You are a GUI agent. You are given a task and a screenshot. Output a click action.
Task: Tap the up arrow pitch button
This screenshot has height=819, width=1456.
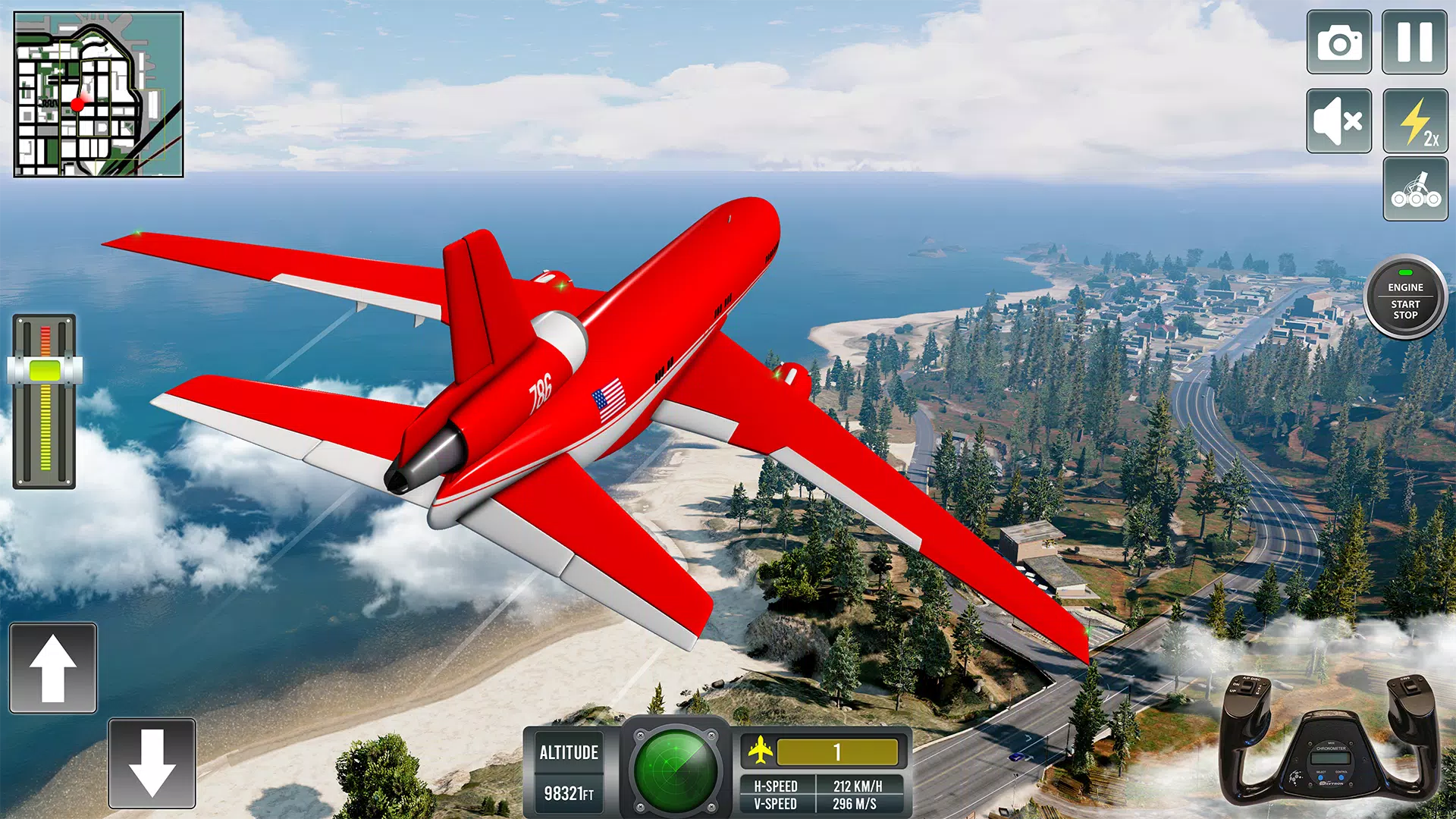pyautogui.click(x=53, y=668)
